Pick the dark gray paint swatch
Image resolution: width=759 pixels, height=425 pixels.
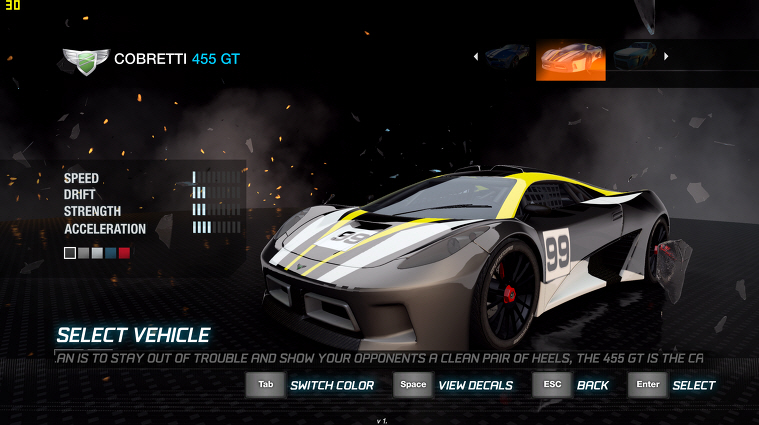click(x=70, y=253)
